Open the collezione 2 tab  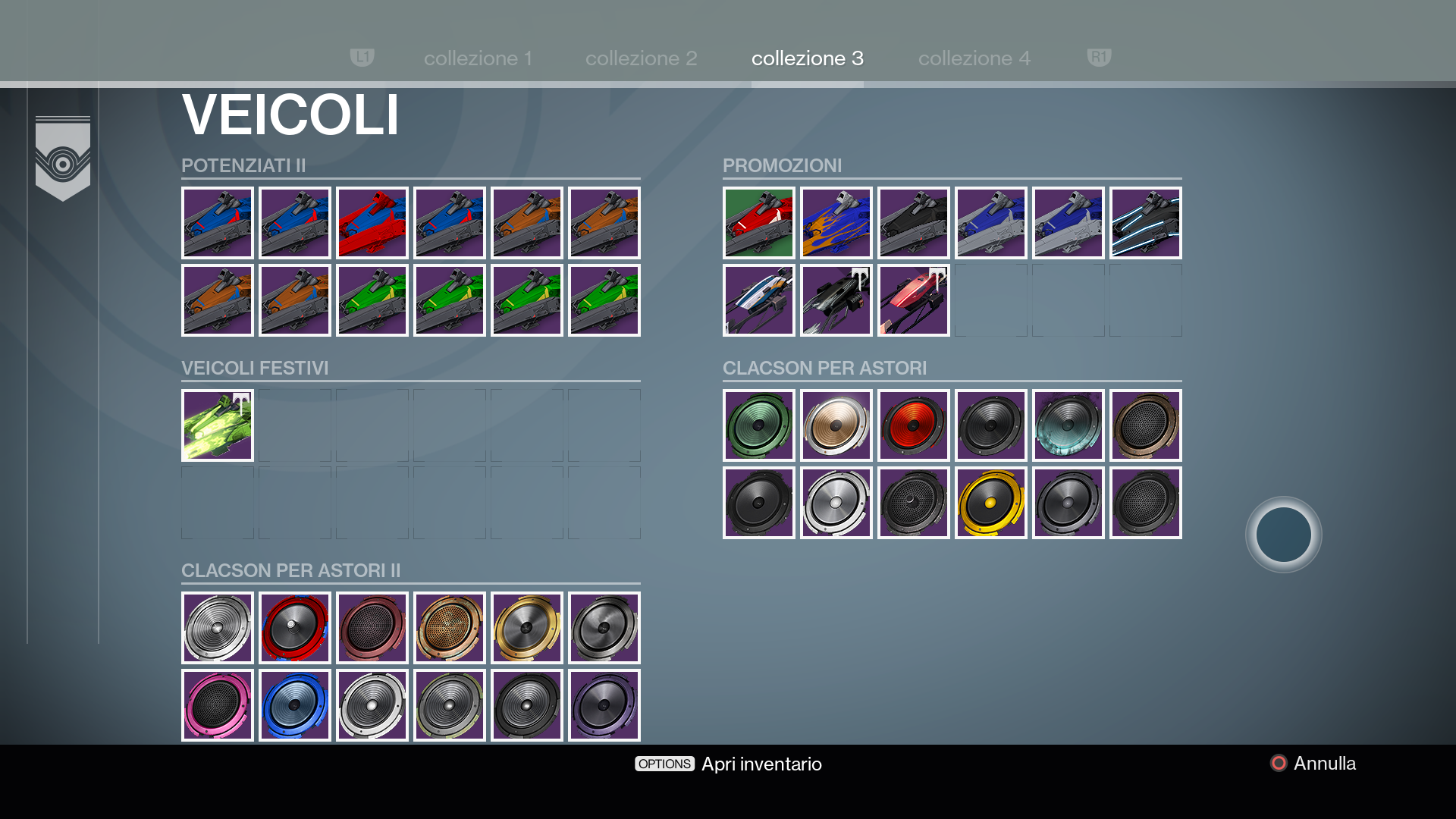point(641,58)
